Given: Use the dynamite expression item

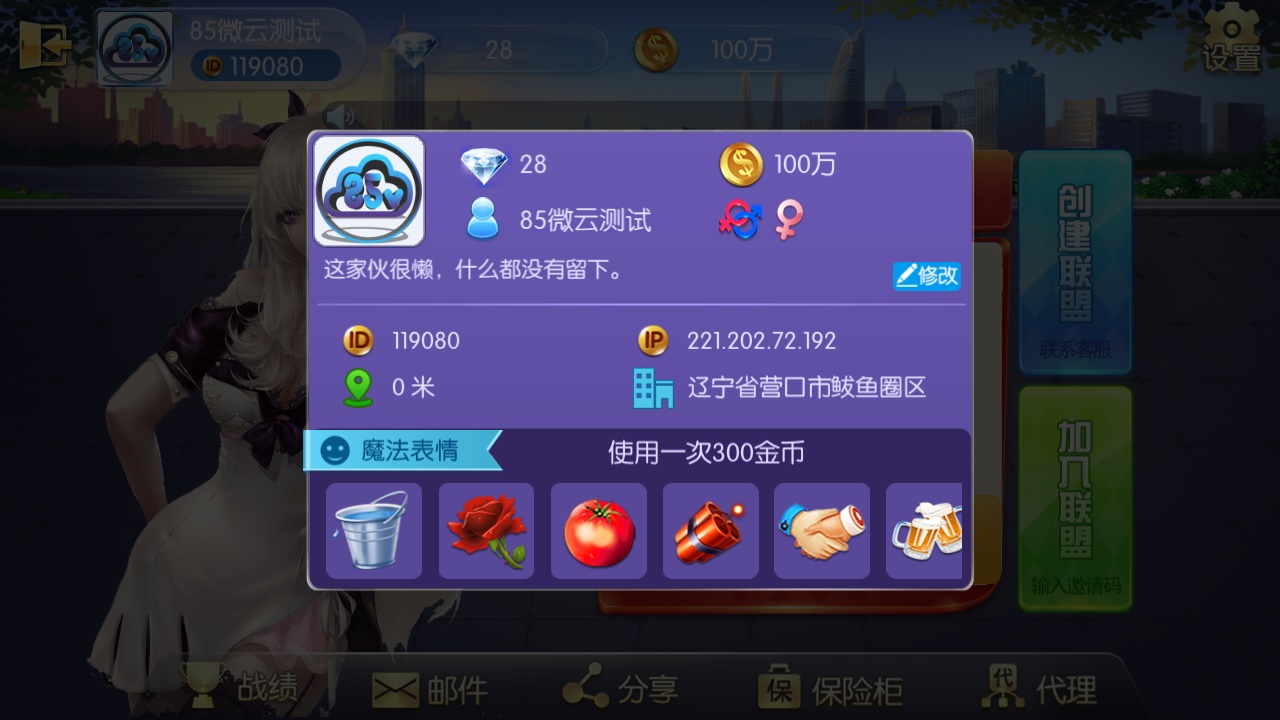Looking at the screenshot, I should 710,531.
